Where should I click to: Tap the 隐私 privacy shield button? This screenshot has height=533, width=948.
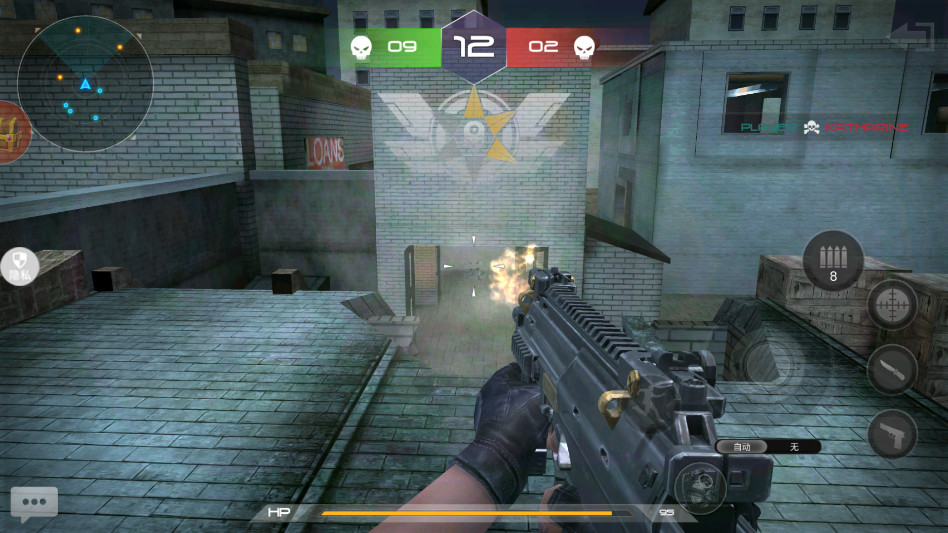click(19, 265)
